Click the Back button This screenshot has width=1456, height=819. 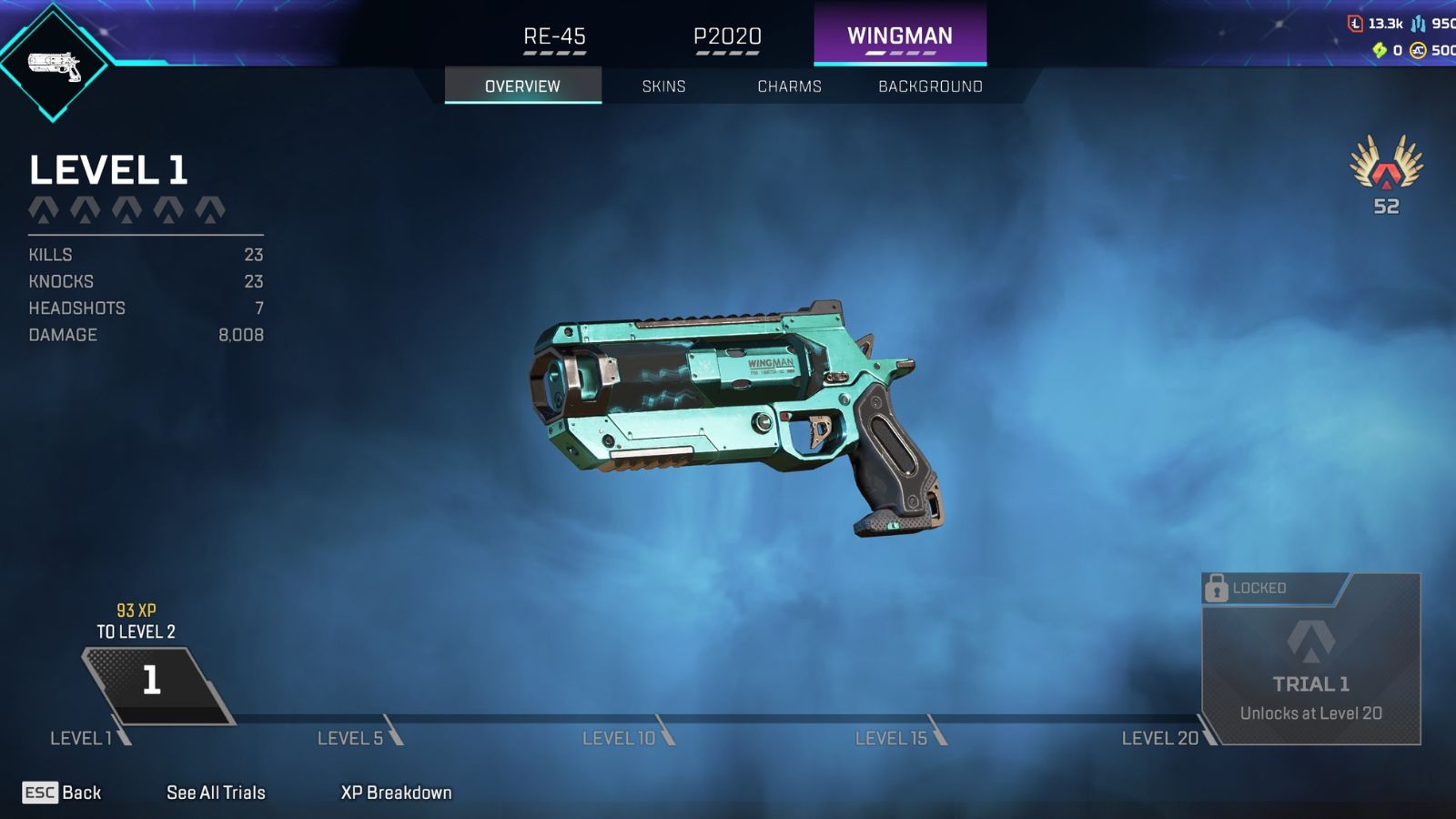56,793
